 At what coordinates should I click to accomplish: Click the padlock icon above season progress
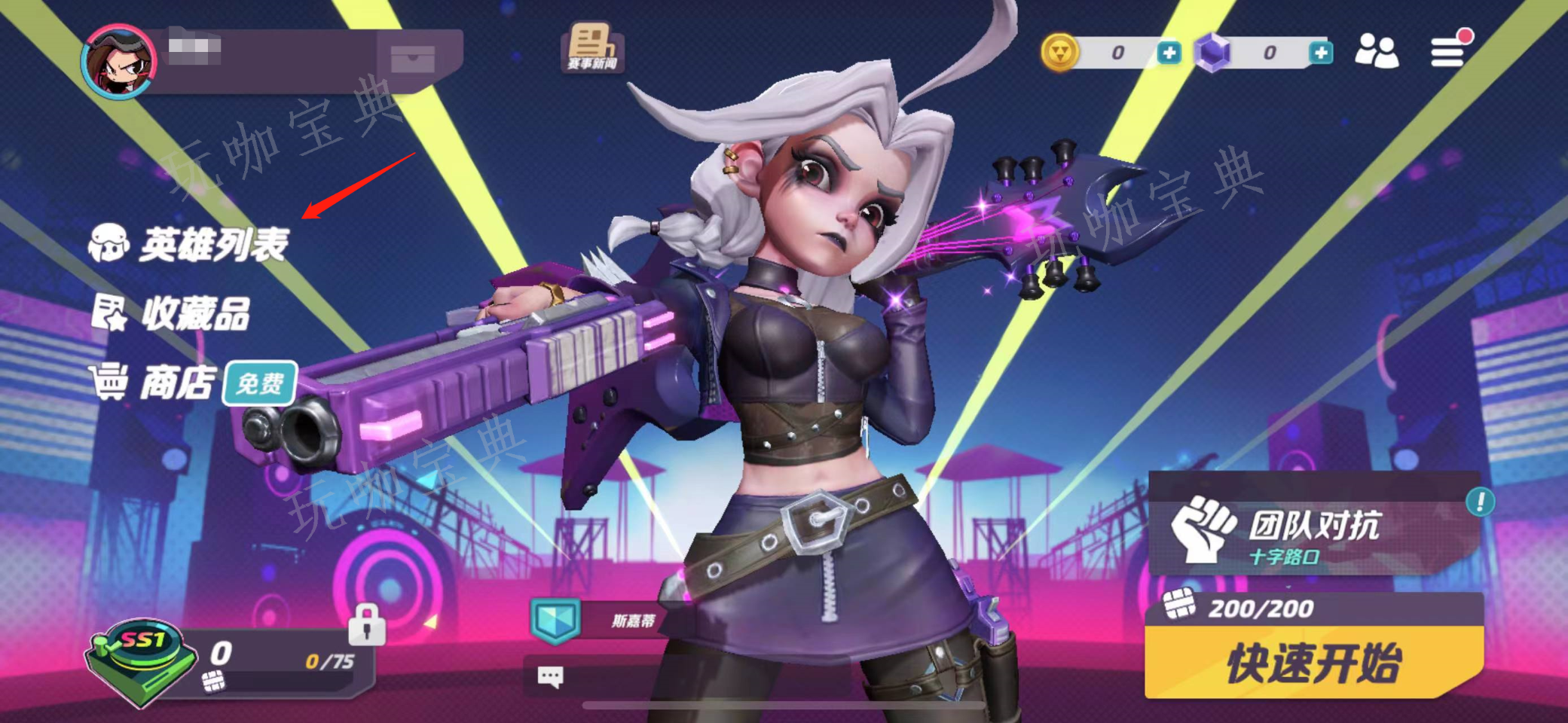[x=367, y=624]
